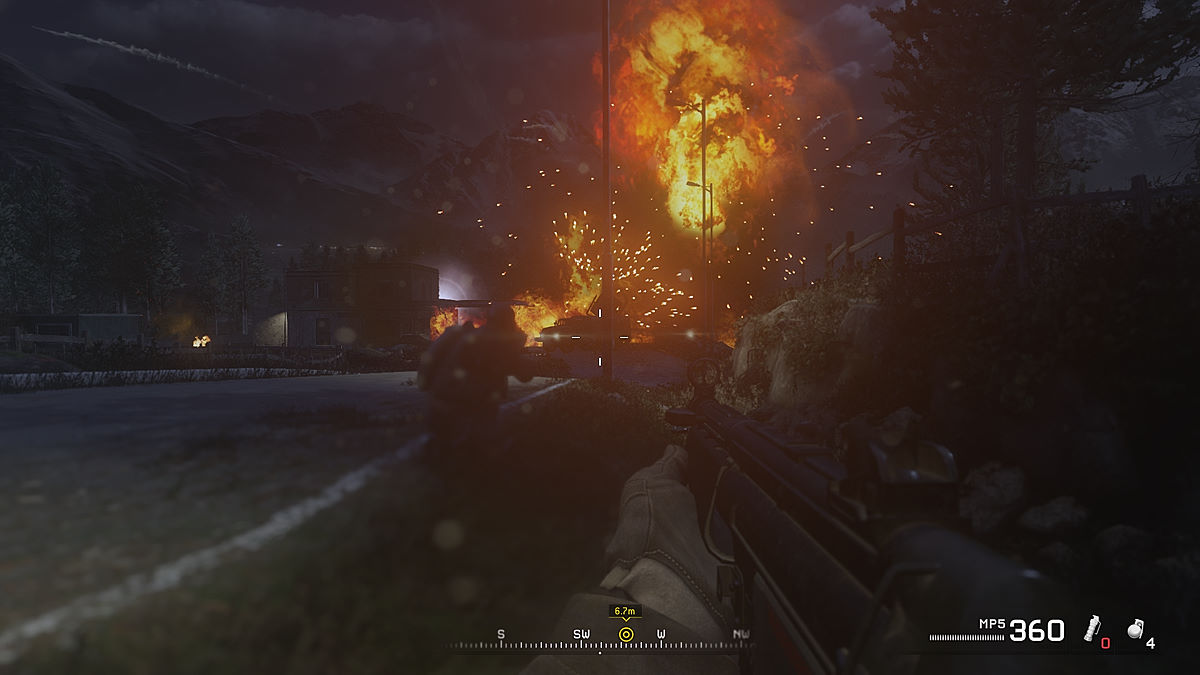Click the MP5 weapon label
The height and width of the screenshot is (675, 1200).
(x=992, y=624)
